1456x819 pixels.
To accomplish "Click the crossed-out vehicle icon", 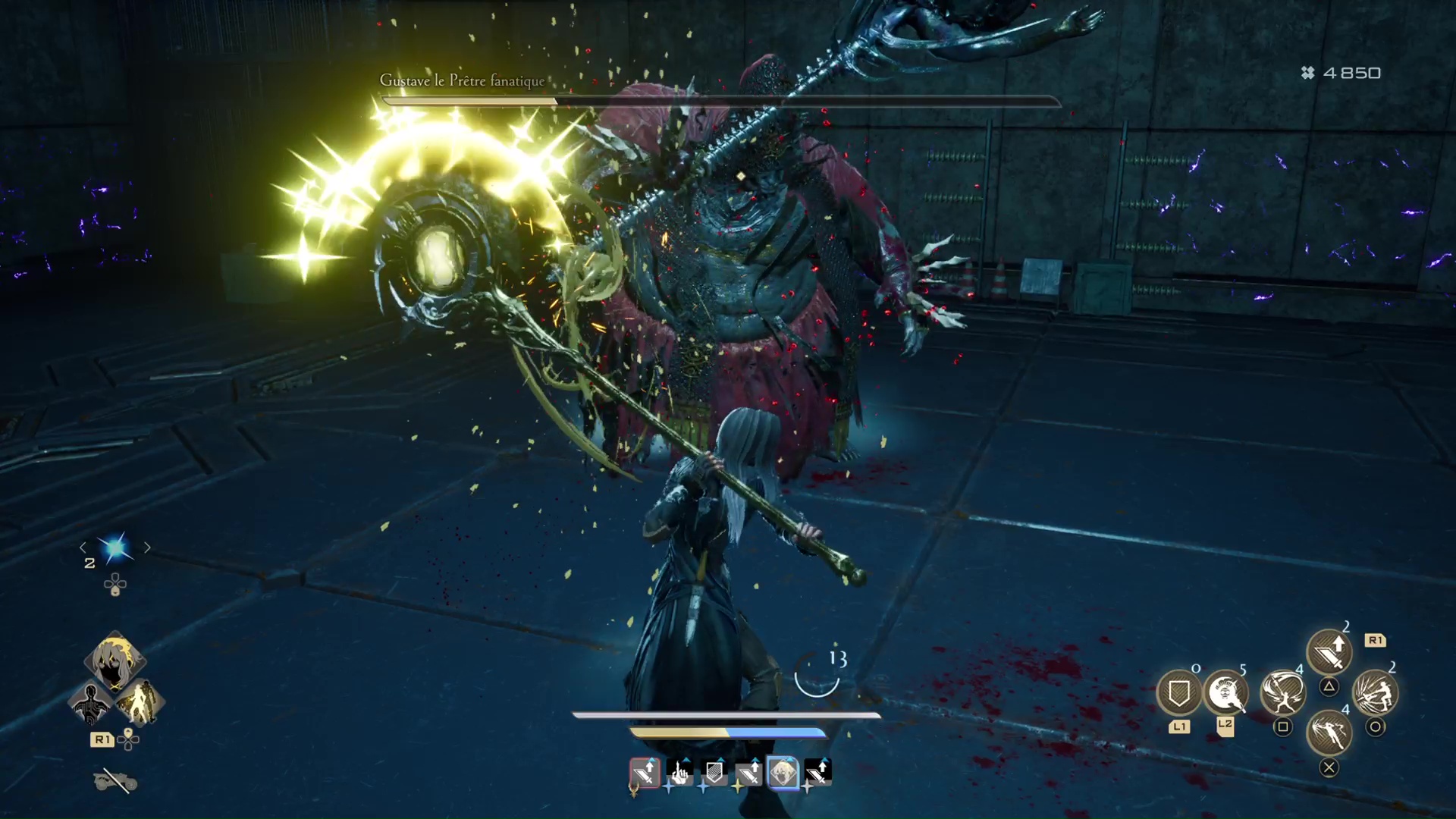I will point(115,780).
